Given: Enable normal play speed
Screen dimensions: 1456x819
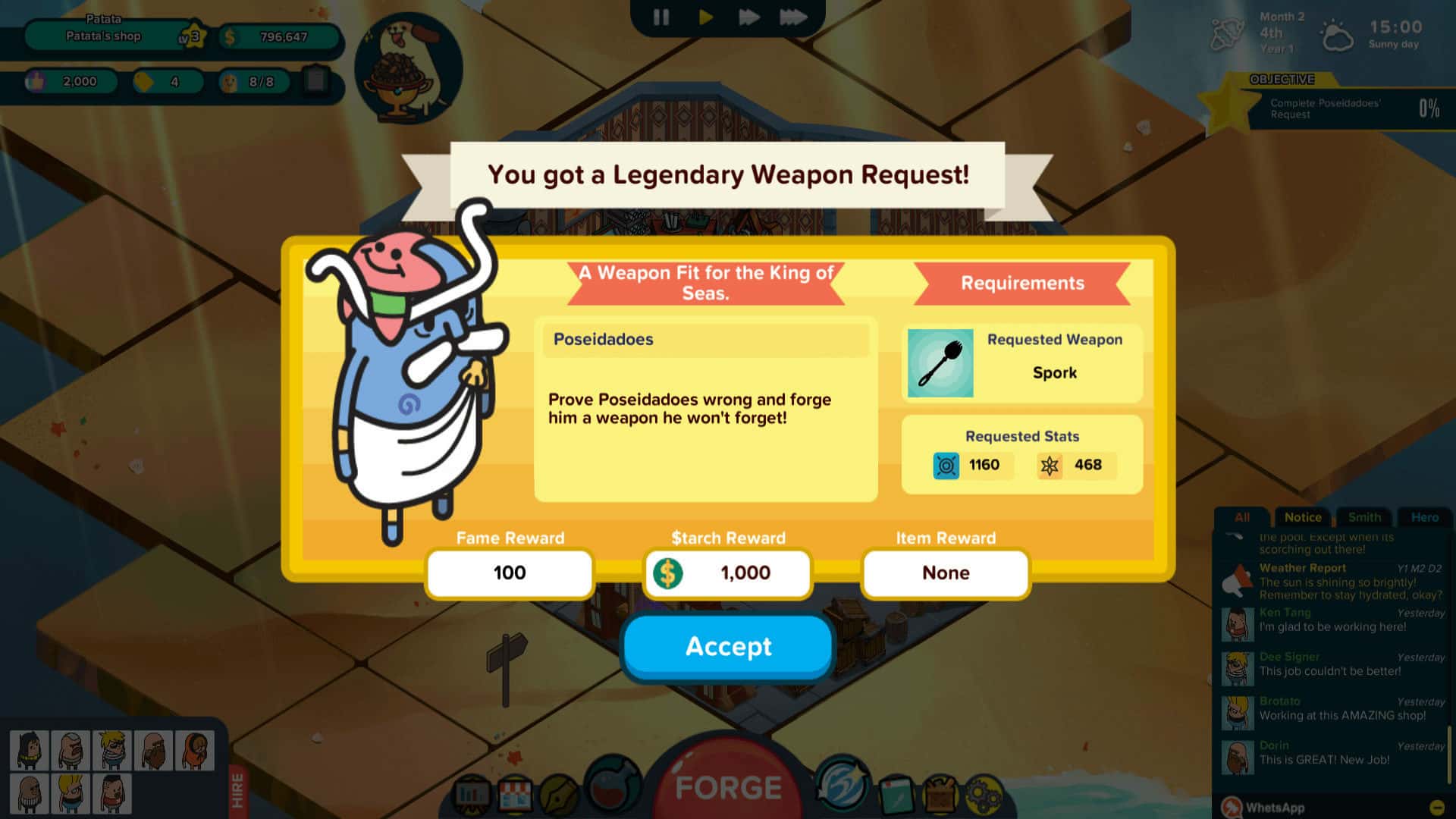Looking at the screenshot, I should [x=705, y=15].
